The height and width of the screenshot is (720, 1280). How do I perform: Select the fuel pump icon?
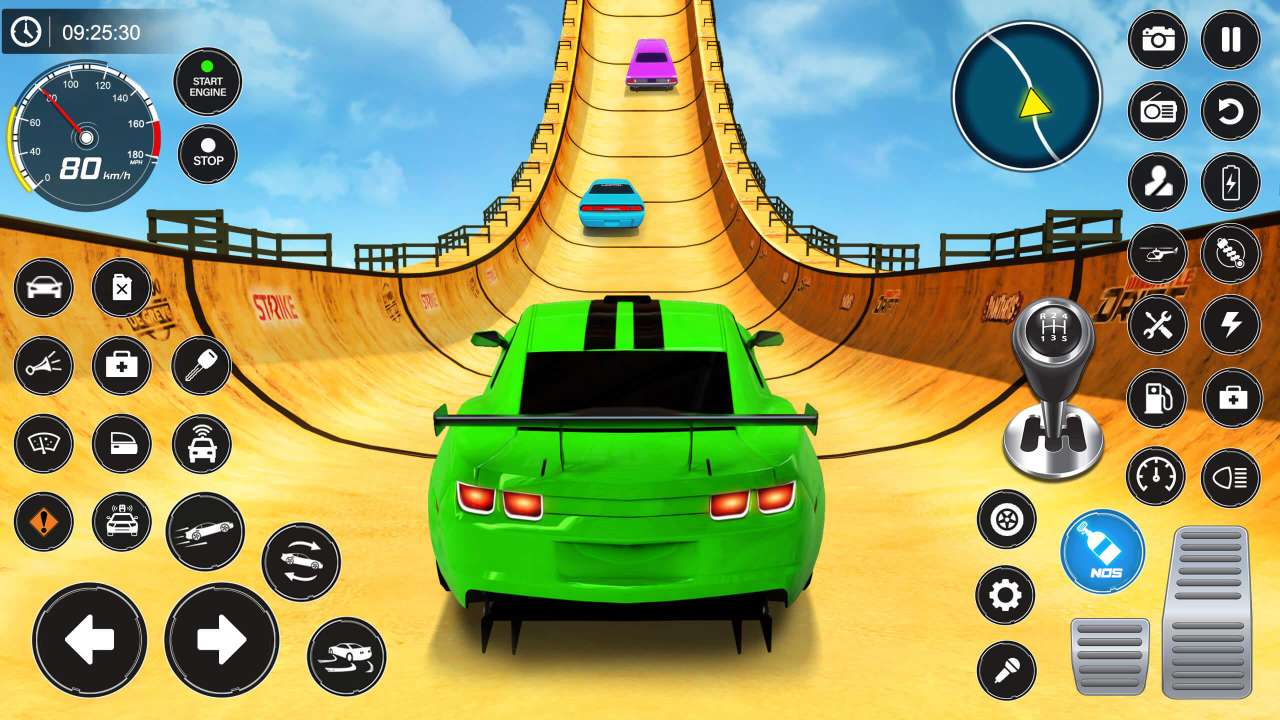(1156, 398)
